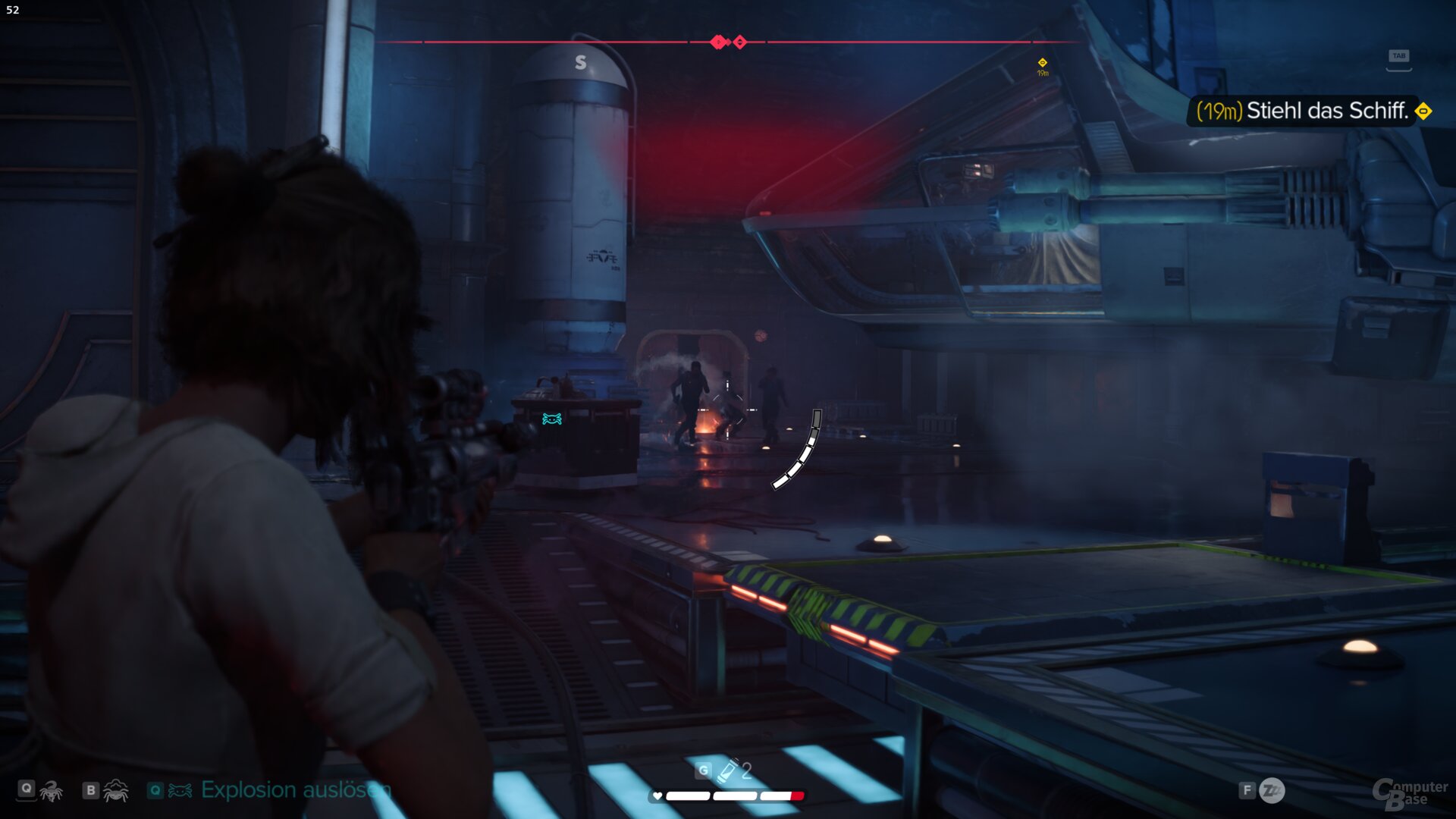Click the critter icon before 'Explosion auslösen'

click(x=180, y=790)
